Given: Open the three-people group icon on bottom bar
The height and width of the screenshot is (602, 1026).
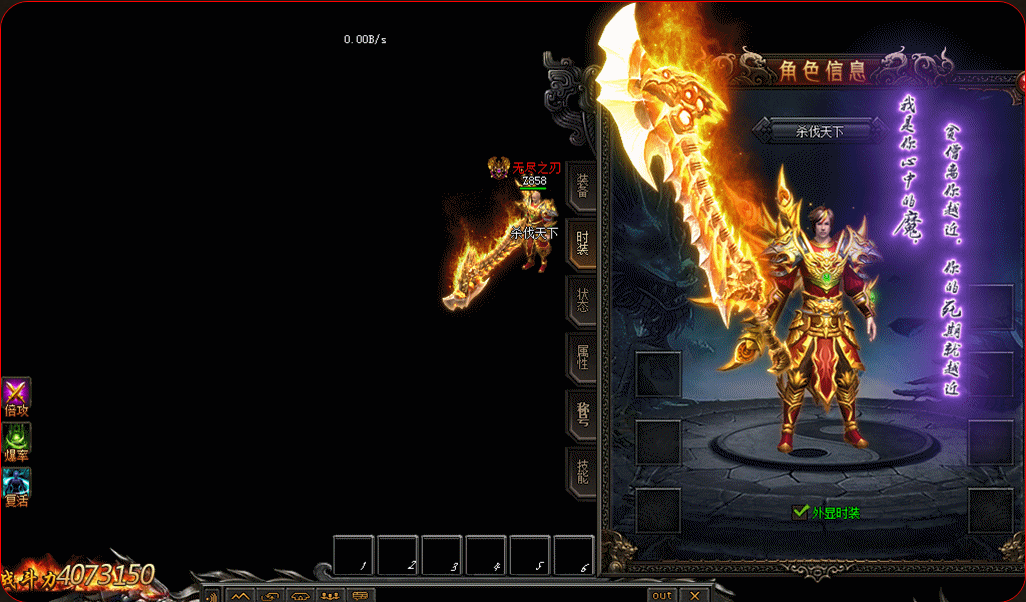Looking at the screenshot, I should pyautogui.click(x=331, y=596).
